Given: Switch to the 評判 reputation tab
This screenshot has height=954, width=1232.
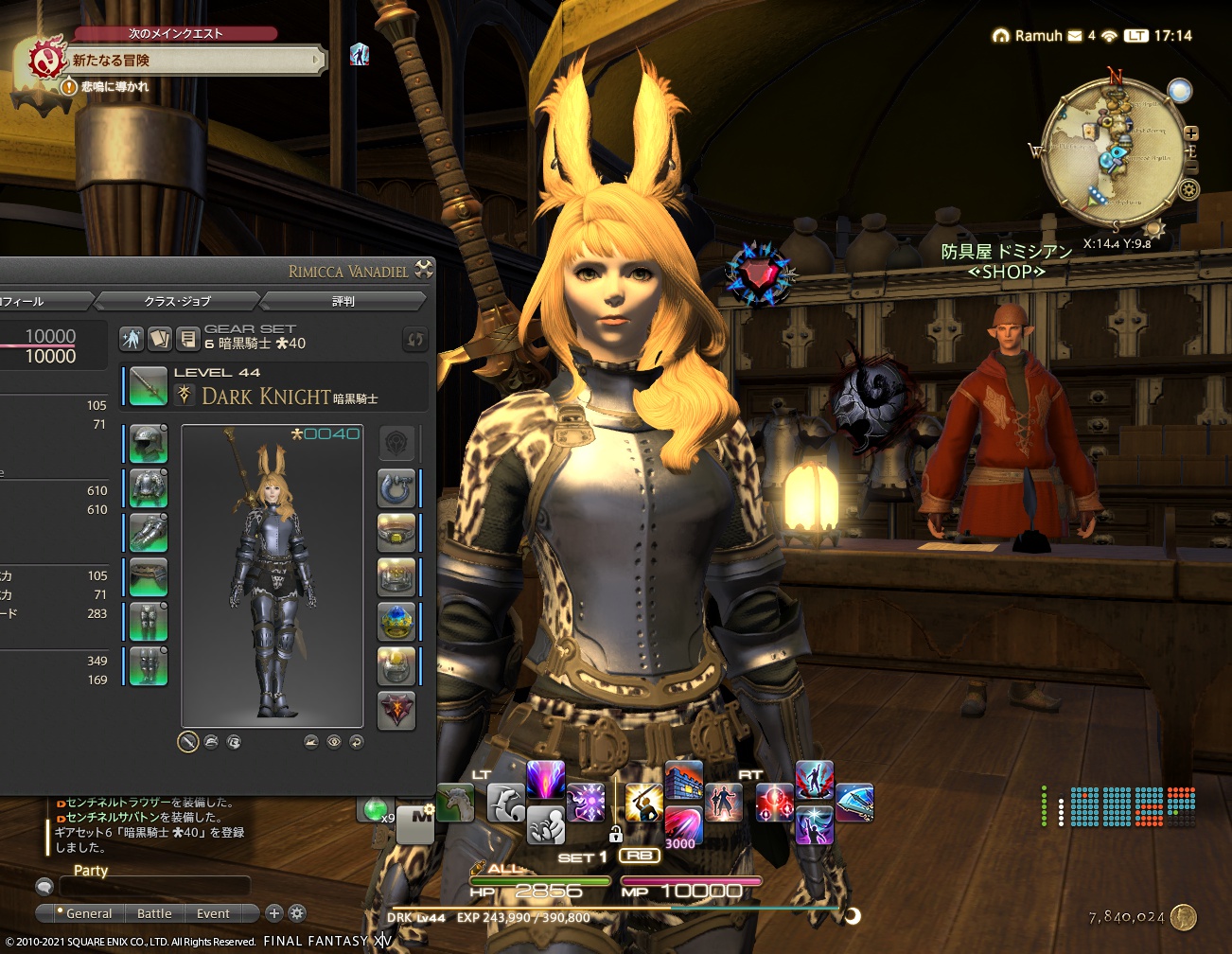Looking at the screenshot, I should pyautogui.click(x=343, y=301).
